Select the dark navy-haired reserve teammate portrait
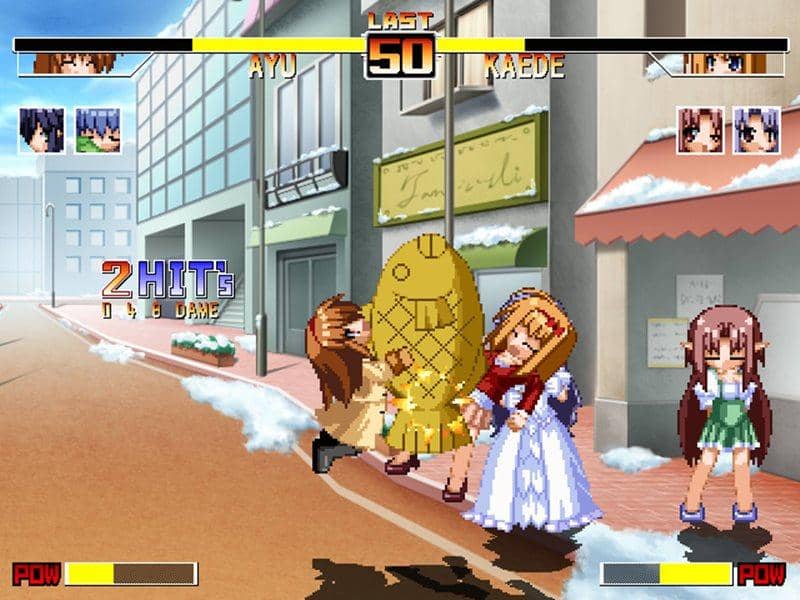800x600 pixels. 41,130
